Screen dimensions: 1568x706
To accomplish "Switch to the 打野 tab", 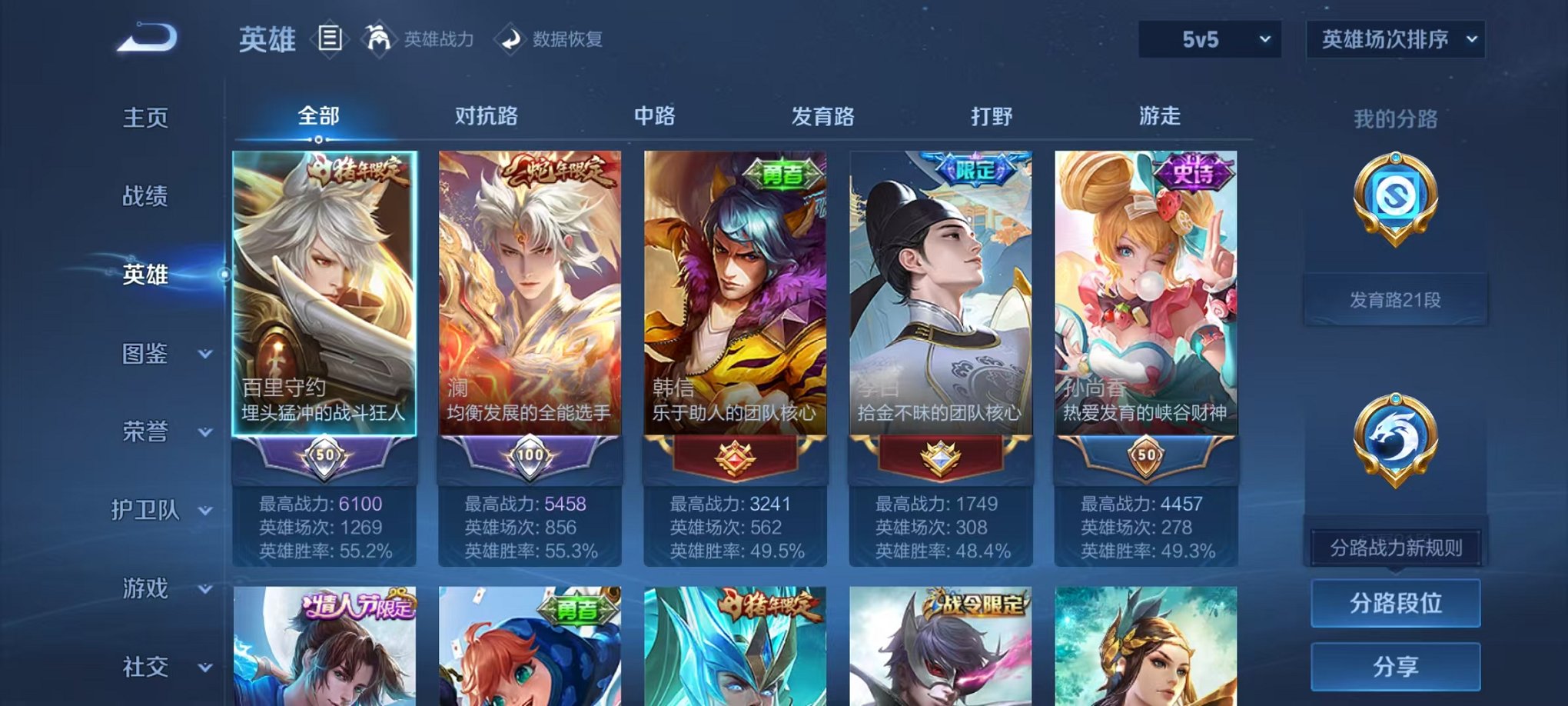I will coord(988,115).
